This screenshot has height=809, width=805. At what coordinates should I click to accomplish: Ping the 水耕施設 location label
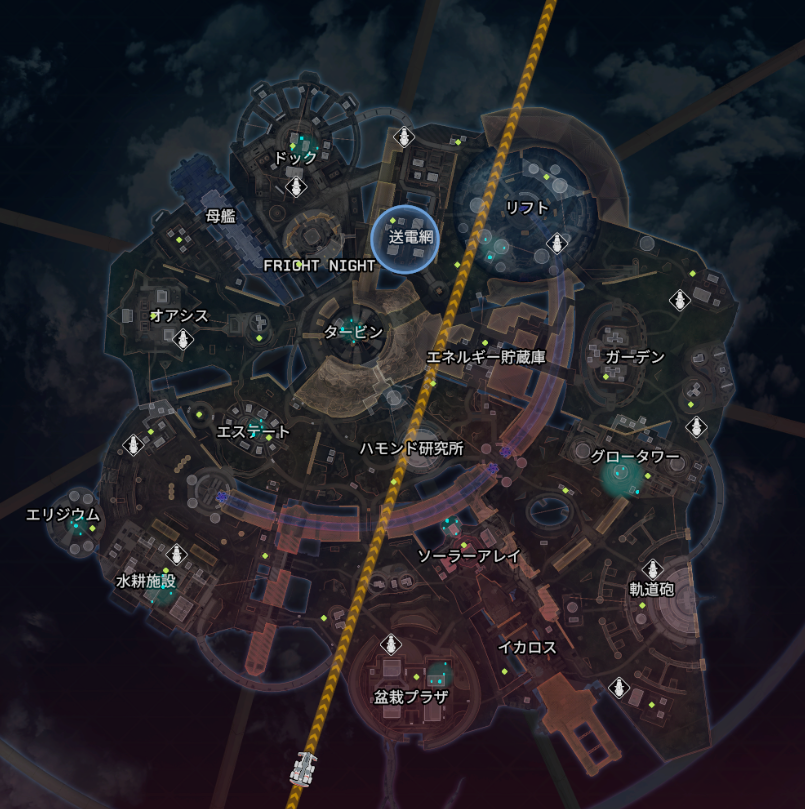146,581
